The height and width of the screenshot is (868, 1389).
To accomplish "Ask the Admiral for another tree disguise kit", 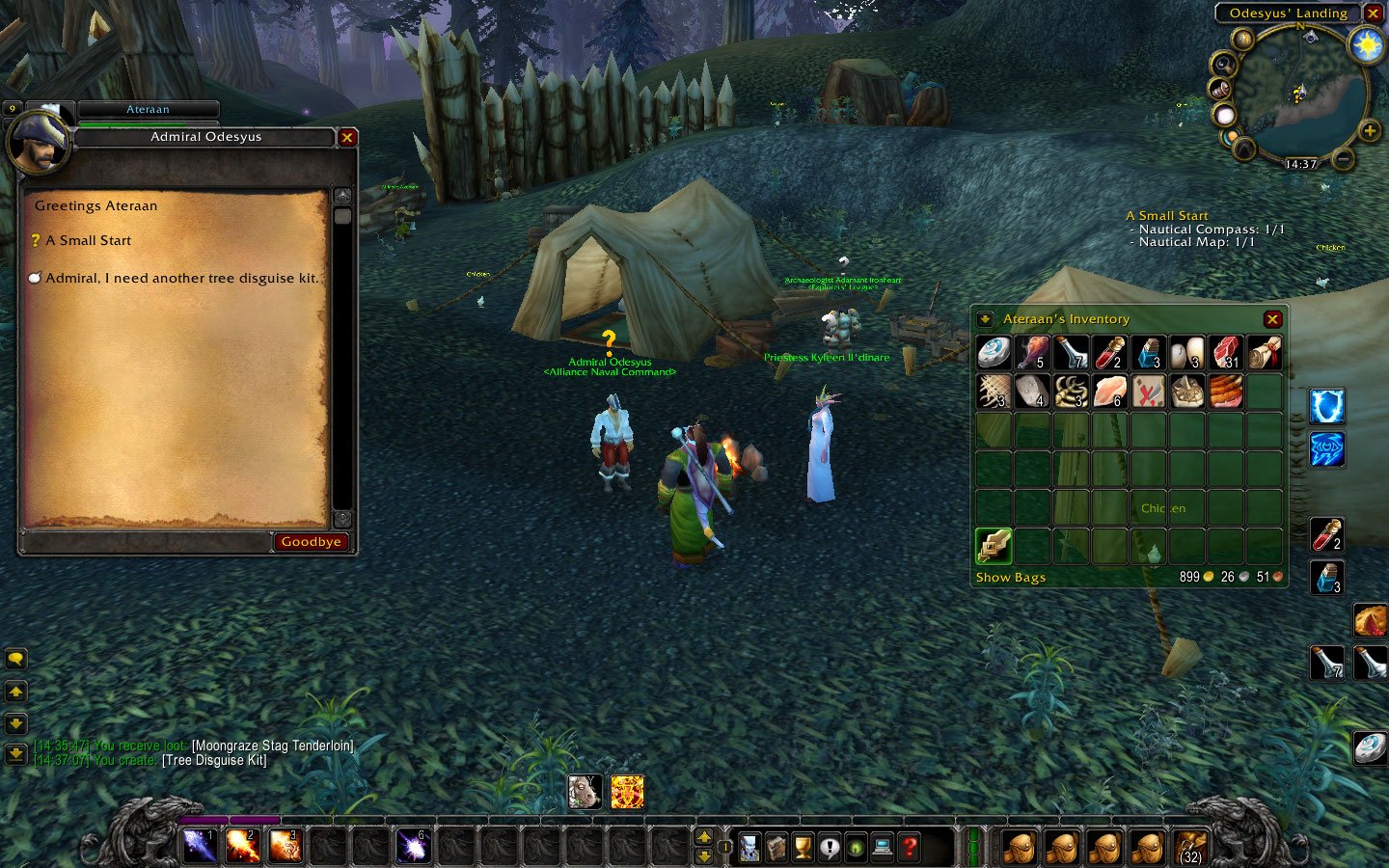I will point(181,279).
